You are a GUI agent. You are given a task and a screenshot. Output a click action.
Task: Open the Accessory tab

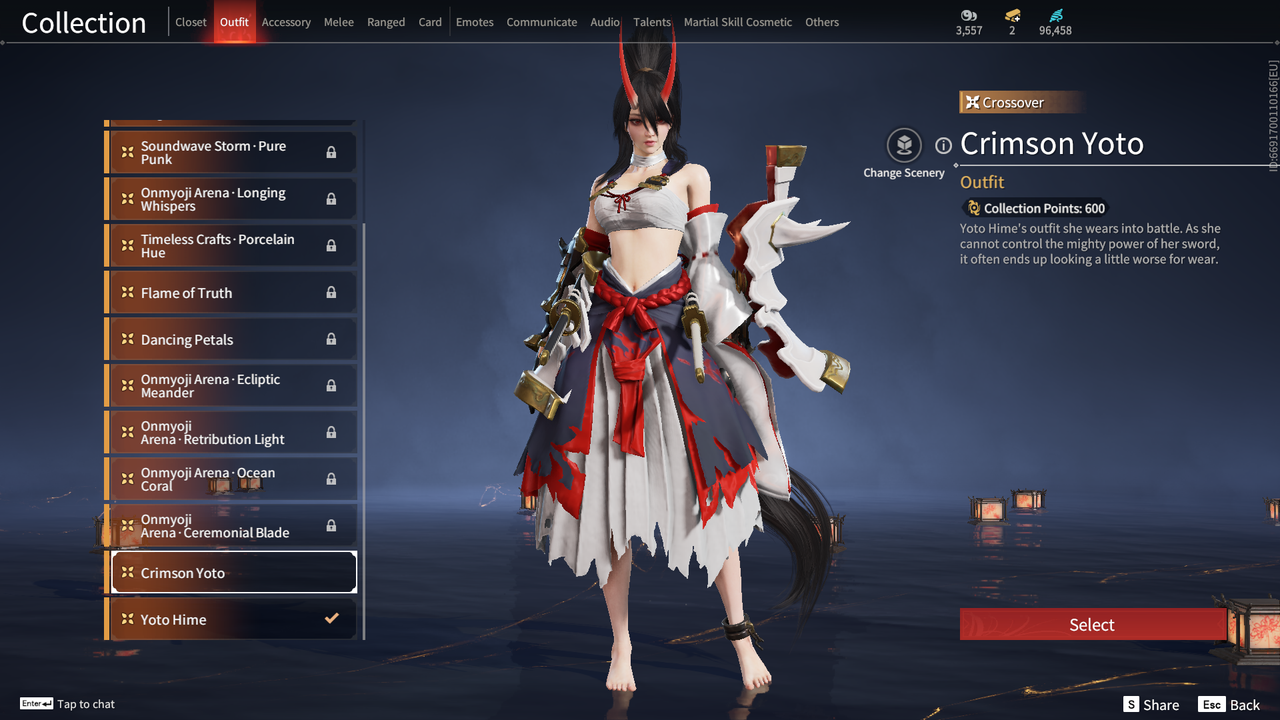286,22
